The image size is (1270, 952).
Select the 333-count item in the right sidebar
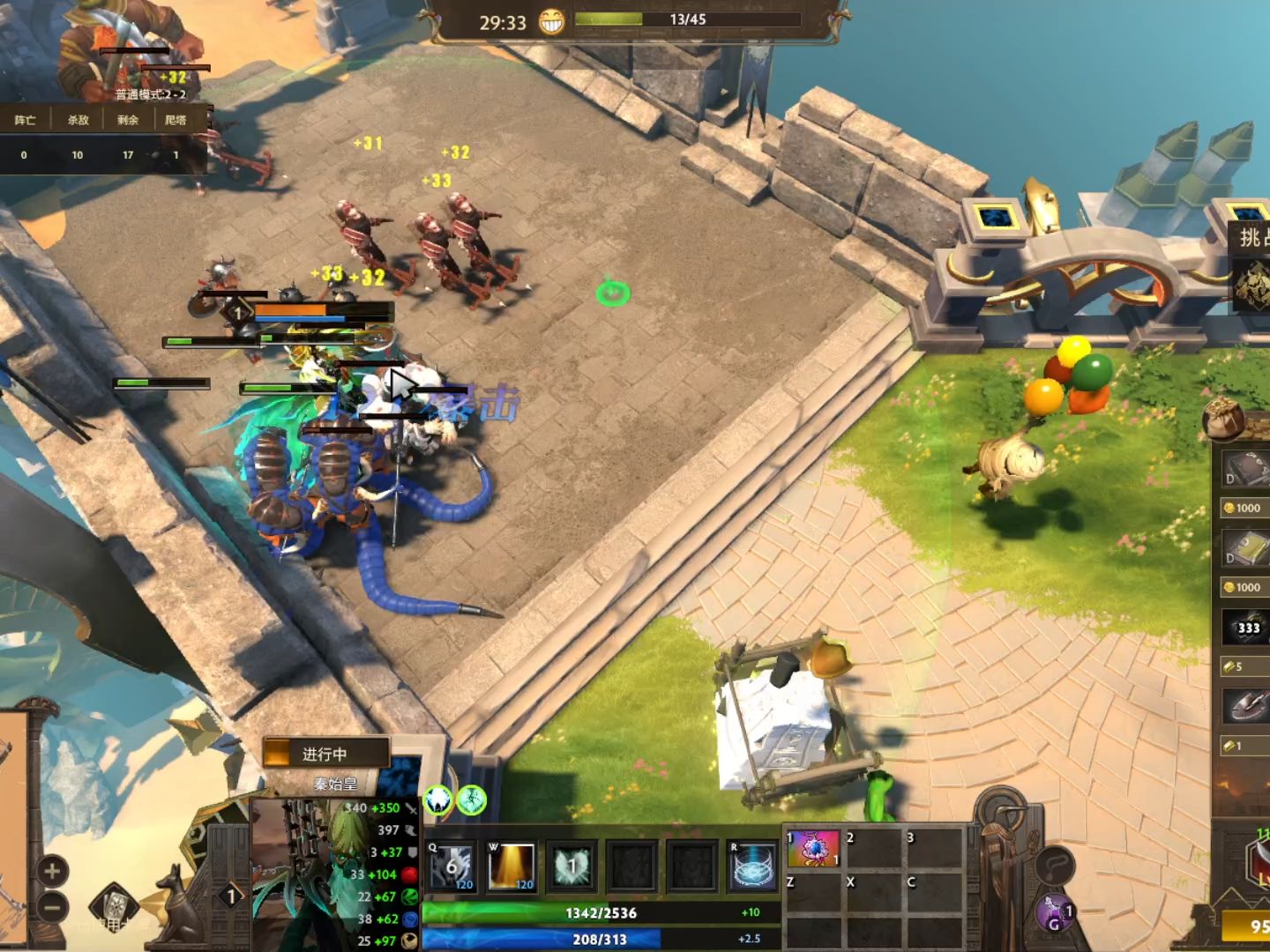pyautogui.click(x=1247, y=627)
